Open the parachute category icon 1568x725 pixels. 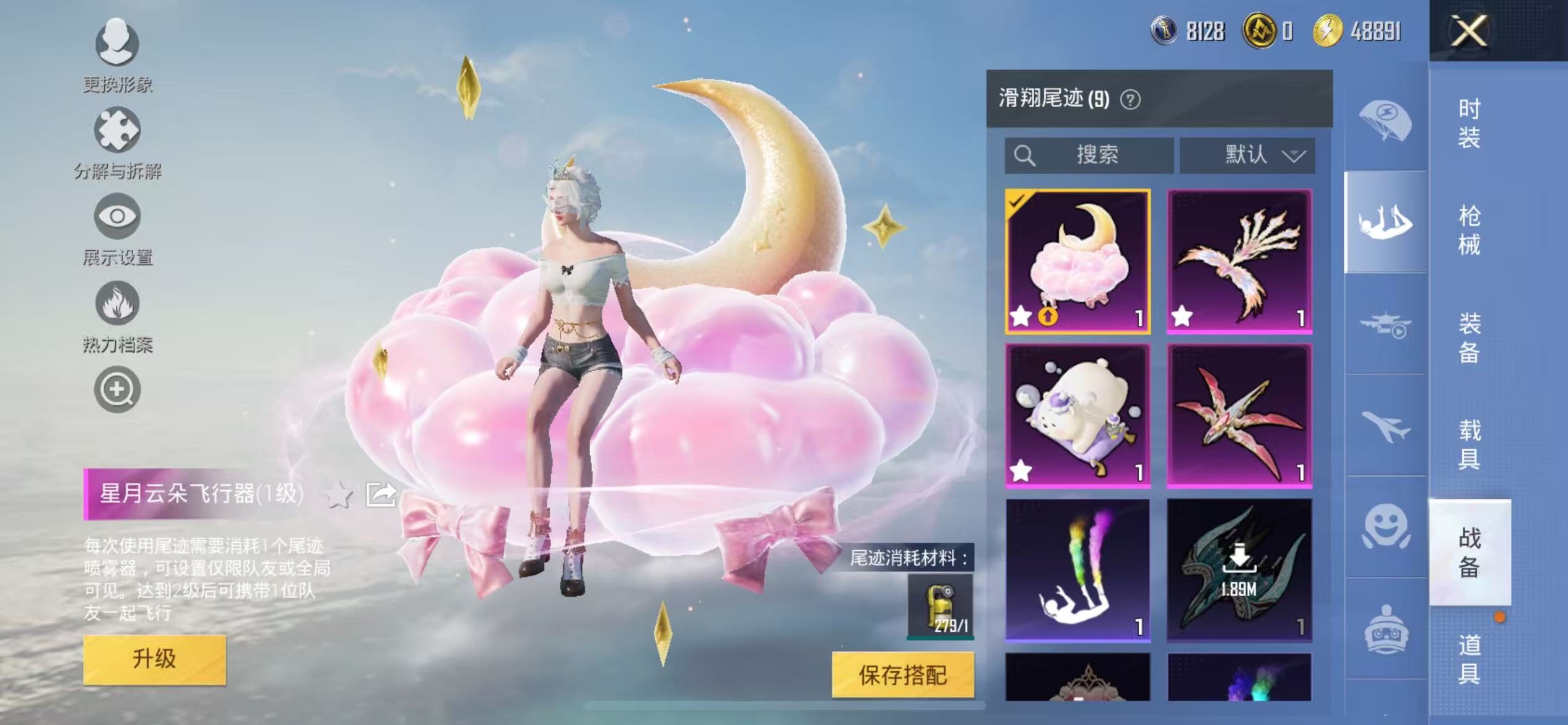click(x=1385, y=121)
